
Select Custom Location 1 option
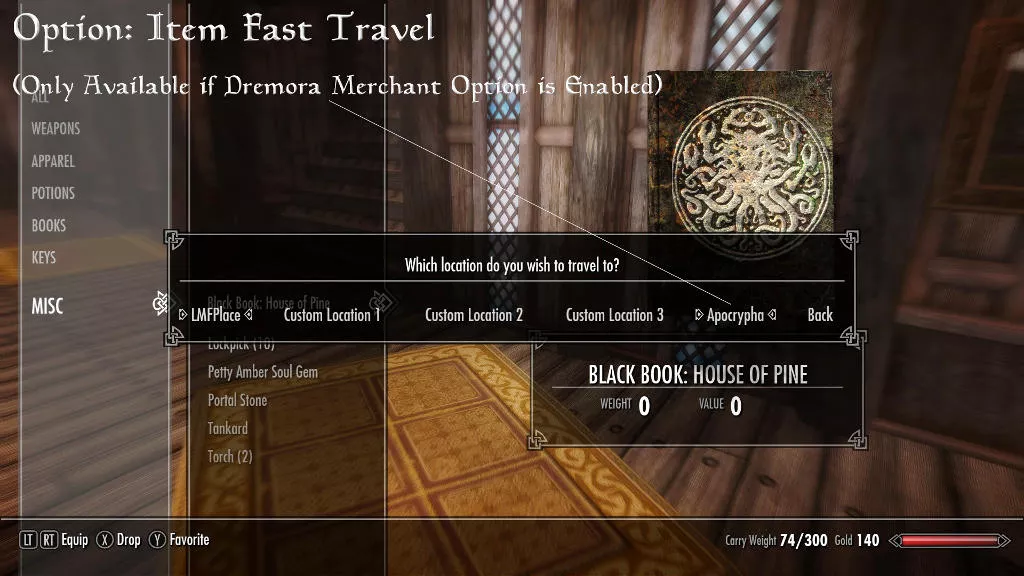click(x=332, y=315)
